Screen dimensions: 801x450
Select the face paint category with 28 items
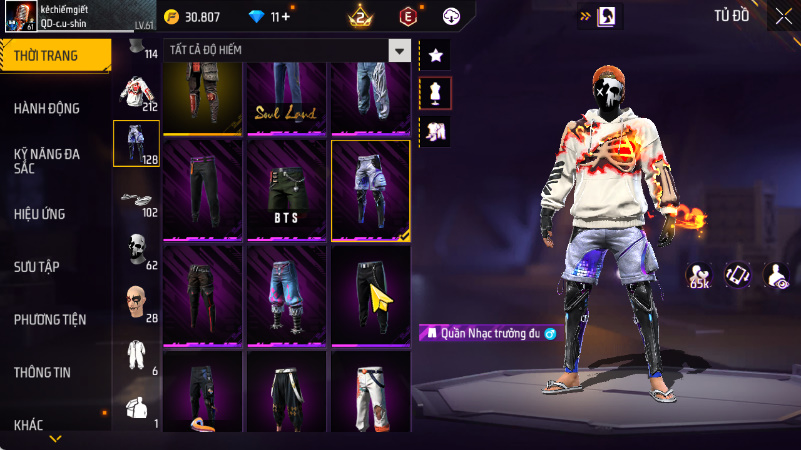point(136,303)
